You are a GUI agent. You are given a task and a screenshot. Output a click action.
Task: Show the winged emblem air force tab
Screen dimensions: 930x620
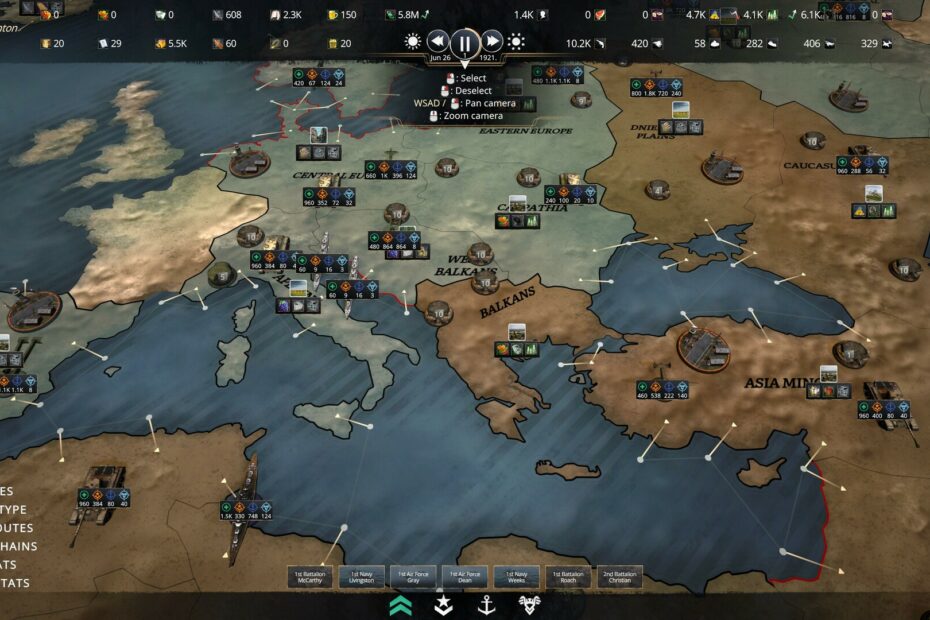click(530, 604)
